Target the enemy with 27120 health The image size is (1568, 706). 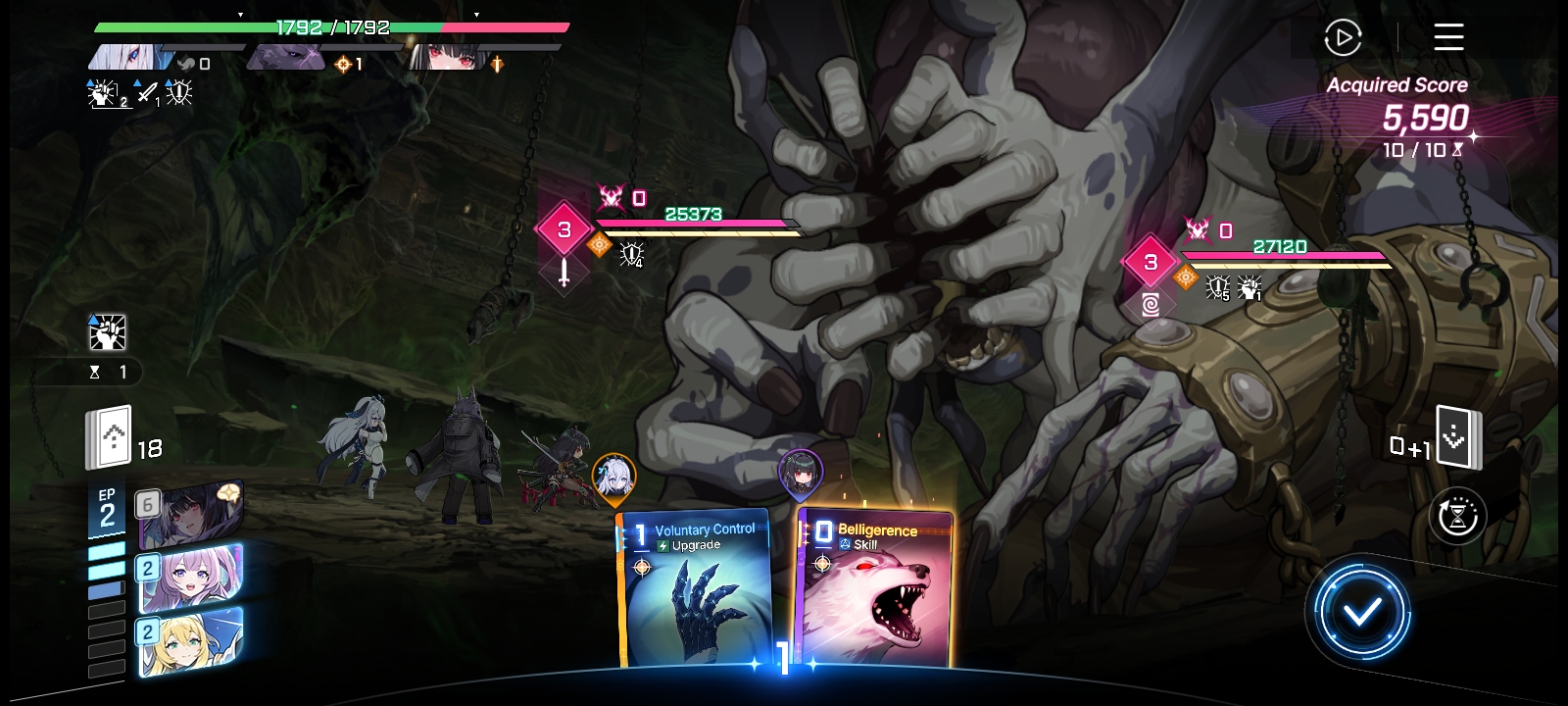click(1284, 257)
